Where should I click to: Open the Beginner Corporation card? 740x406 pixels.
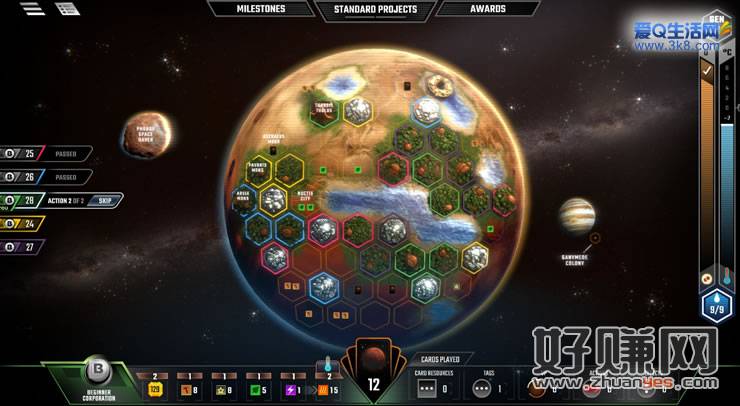pos(98,378)
